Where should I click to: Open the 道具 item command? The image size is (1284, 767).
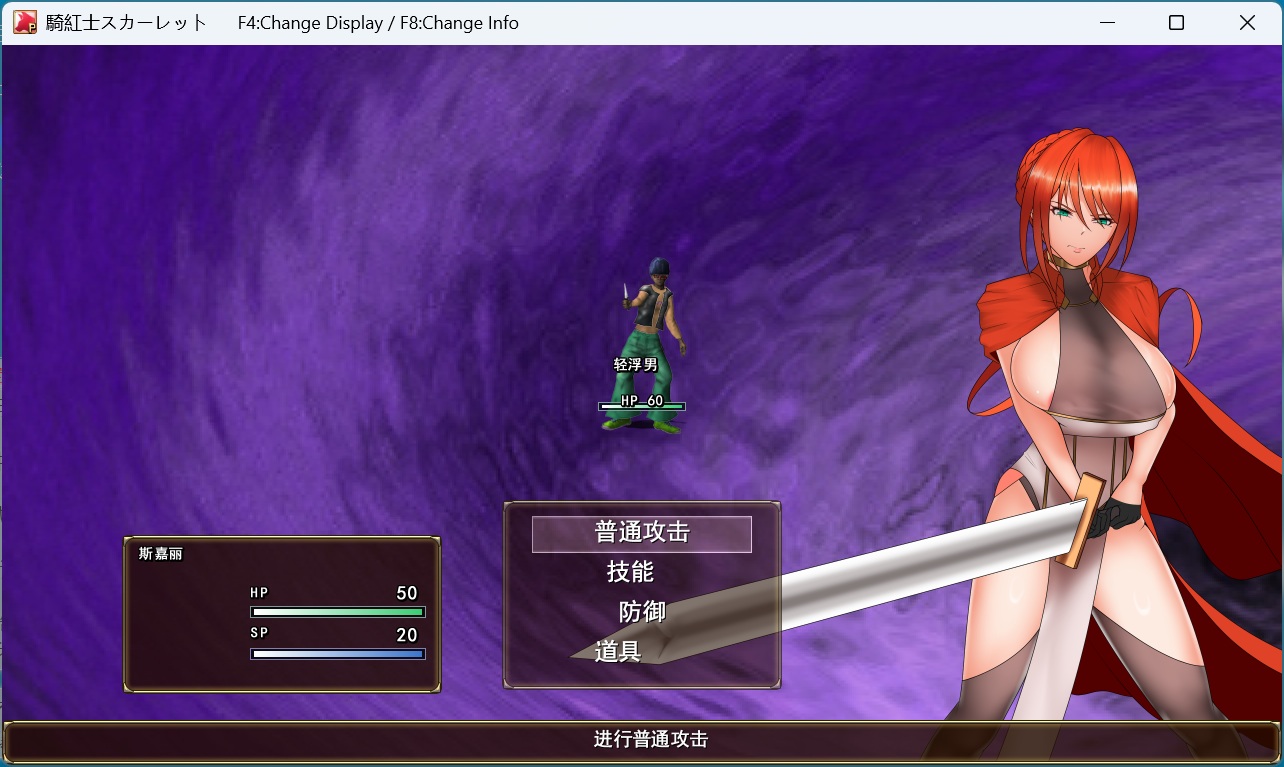[x=618, y=652]
